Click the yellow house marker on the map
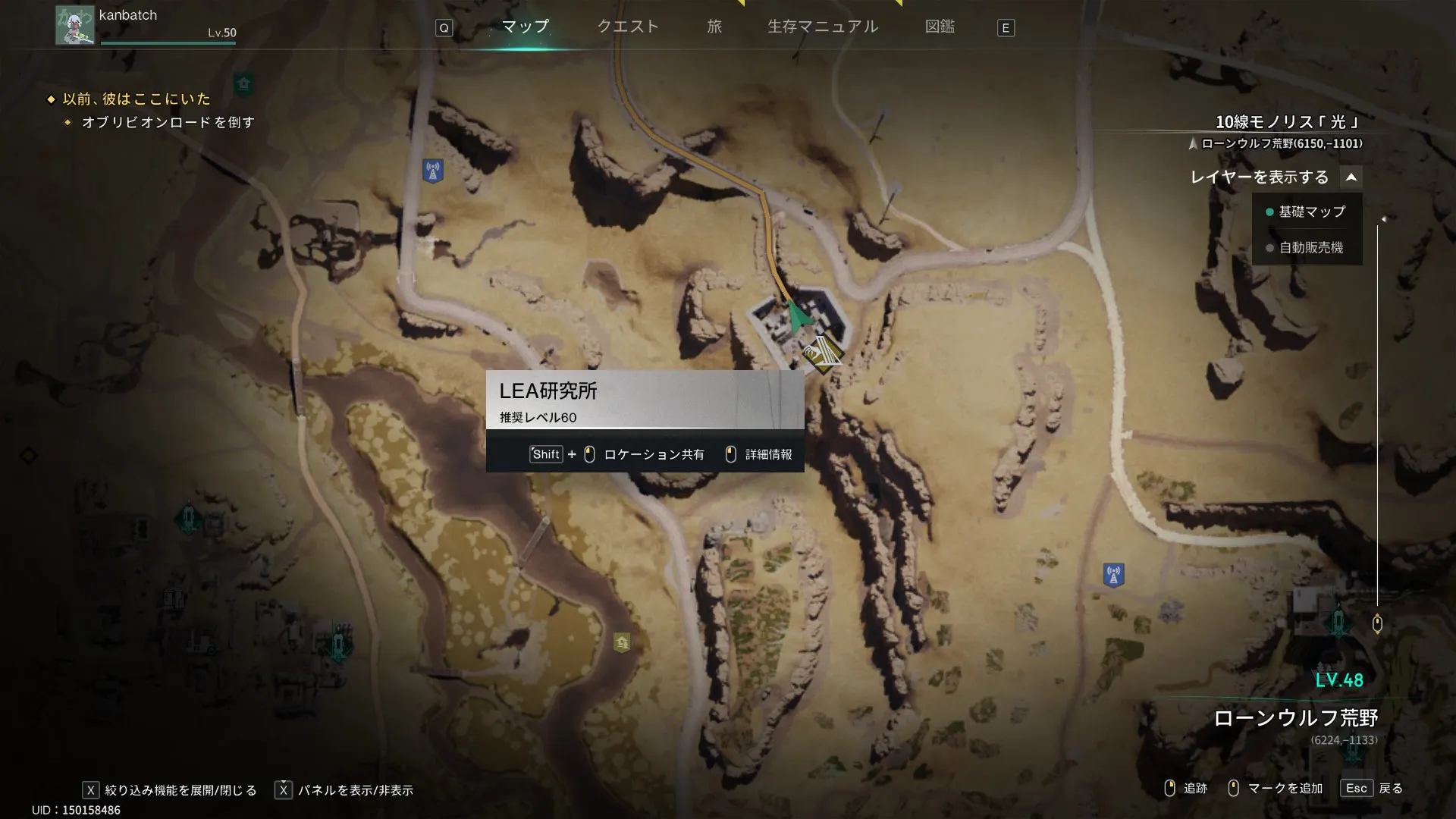The image size is (1456, 819). tap(622, 643)
